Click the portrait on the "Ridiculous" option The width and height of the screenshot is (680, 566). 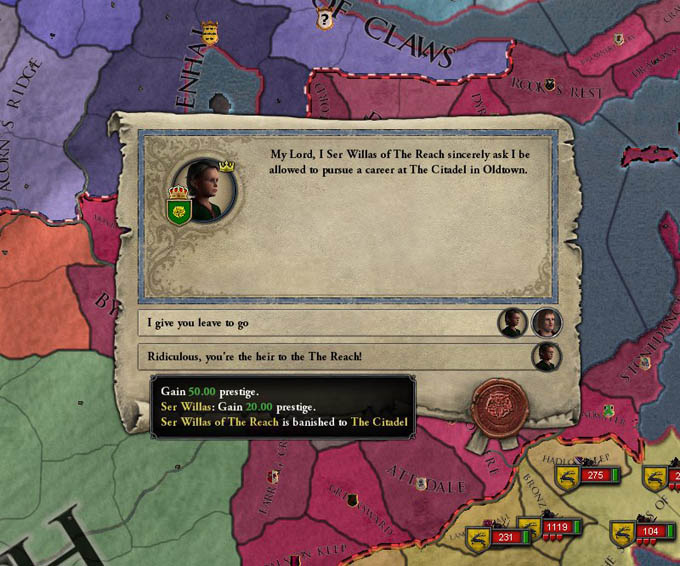point(546,357)
